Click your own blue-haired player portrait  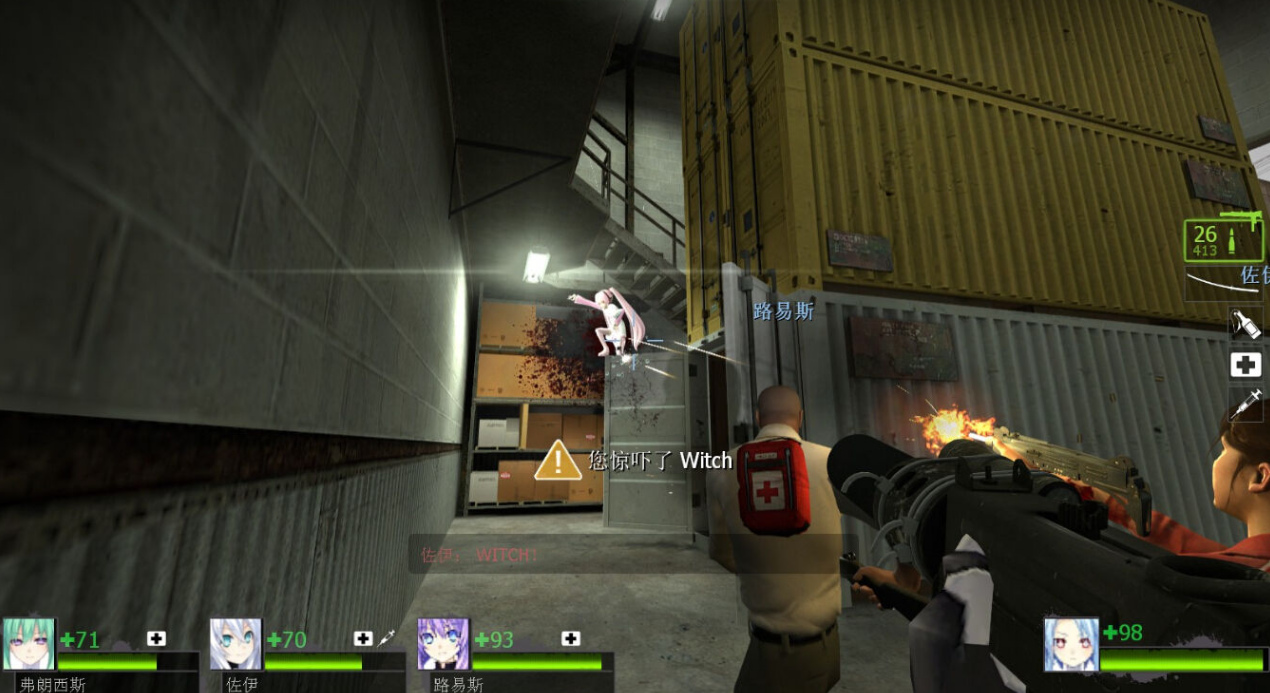(x=1071, y=643)
